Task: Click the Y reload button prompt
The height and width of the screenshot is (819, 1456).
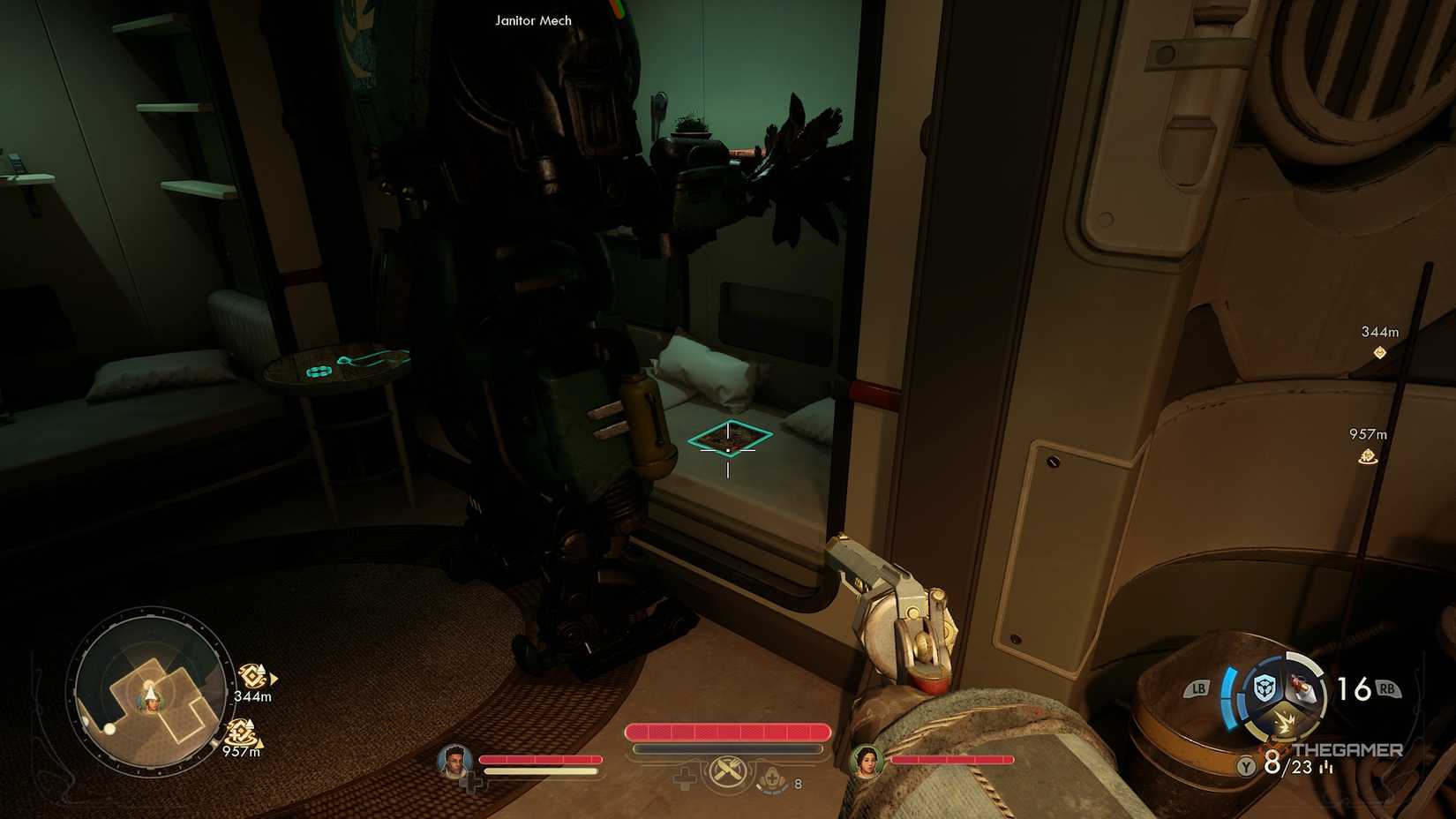Action: pos(1246,766)
